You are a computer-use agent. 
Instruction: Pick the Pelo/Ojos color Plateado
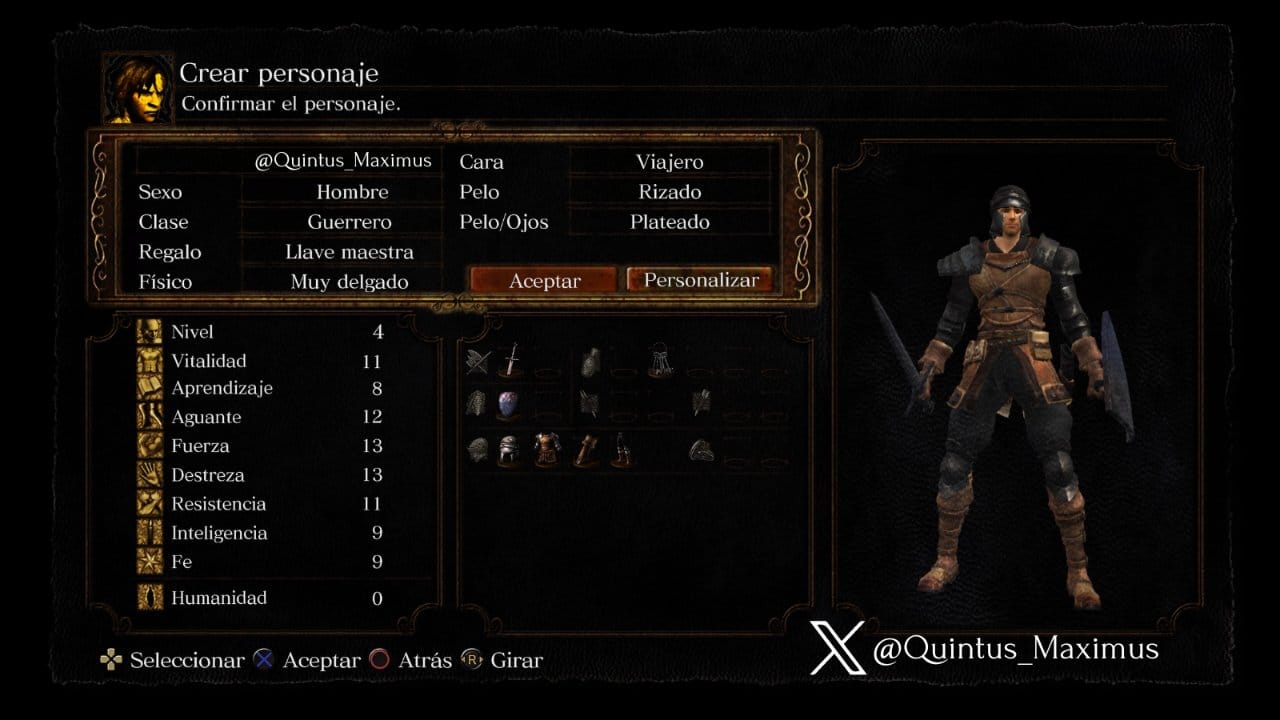669,222
